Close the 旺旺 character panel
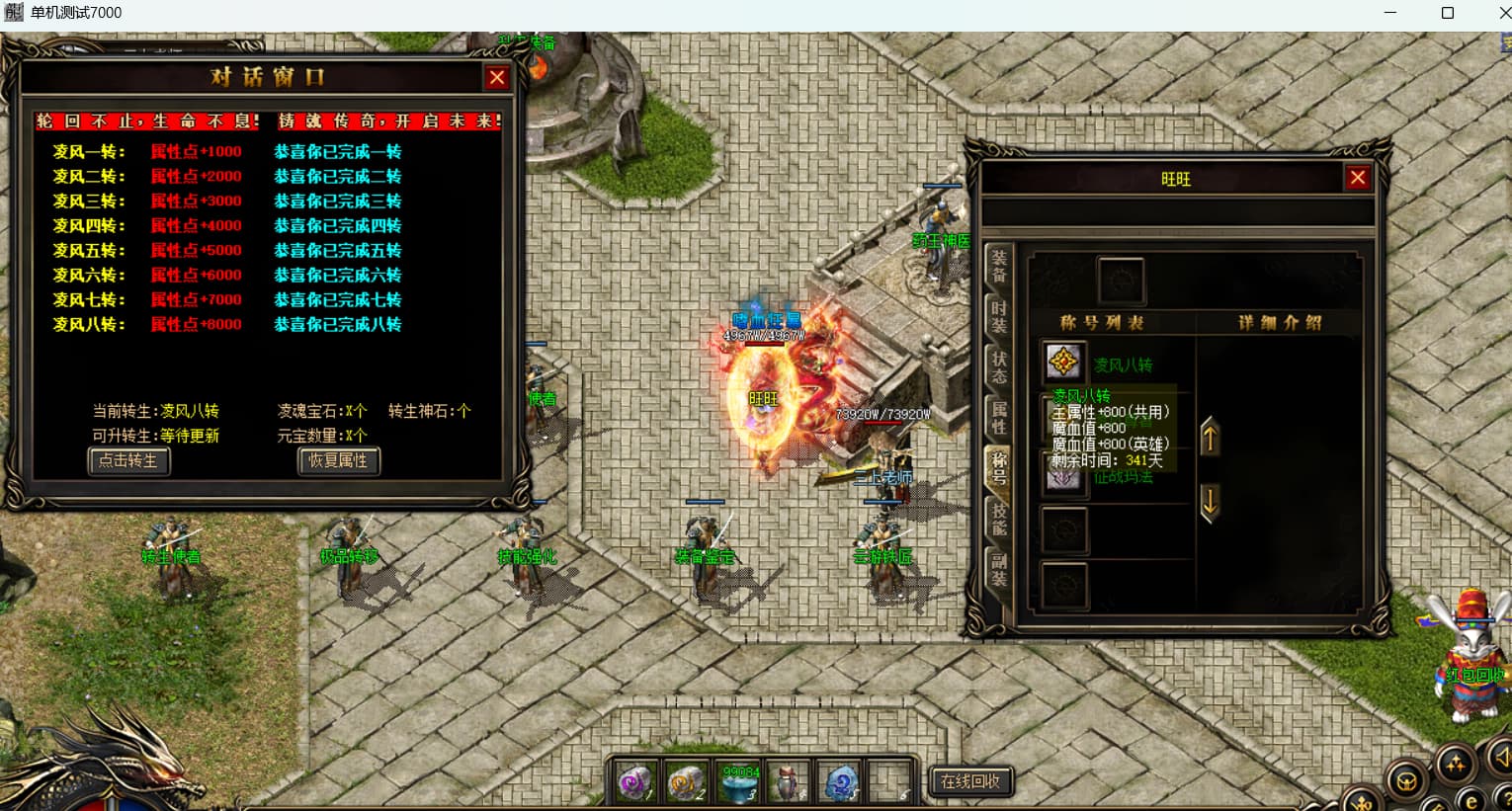The height and width of the screenshot is (811, 1512). 1358,178
